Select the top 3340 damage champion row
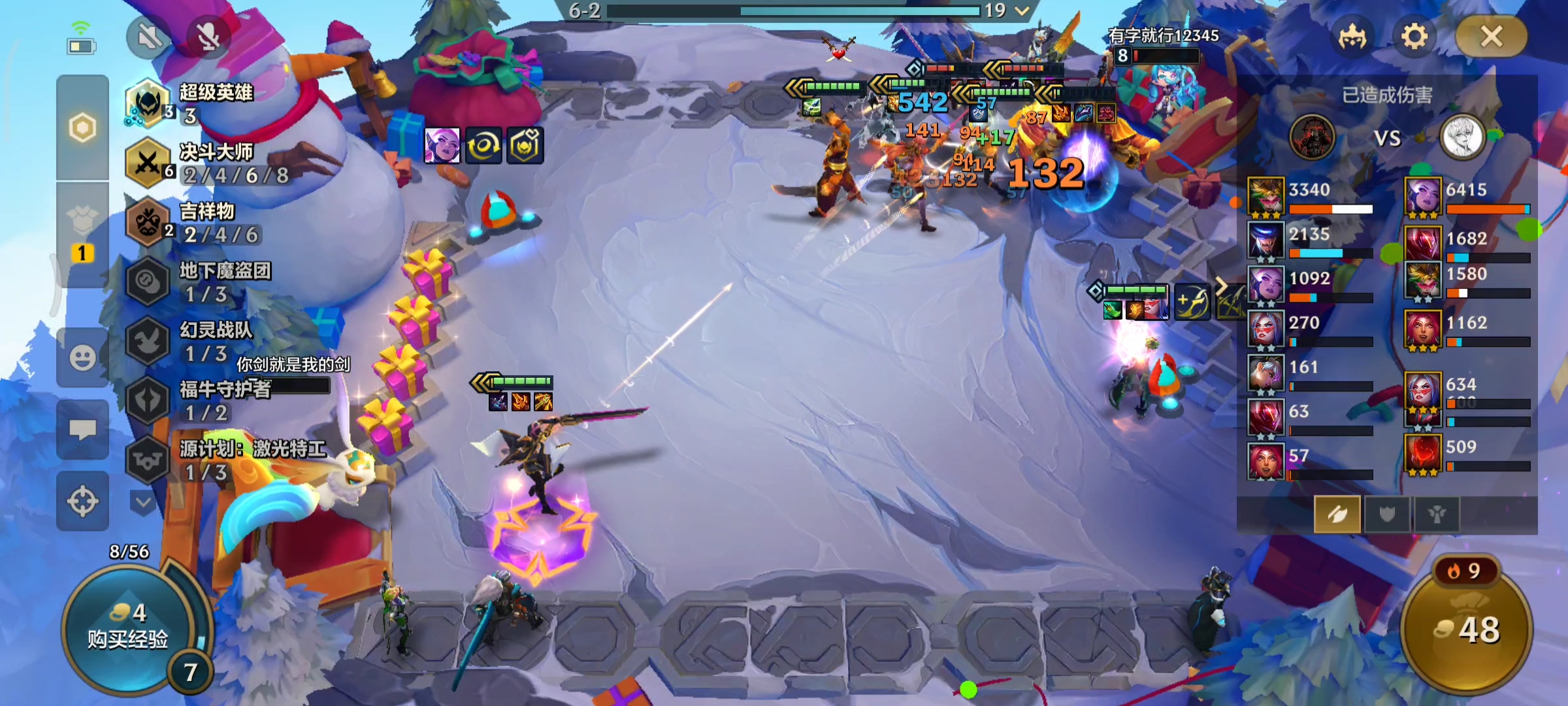Viewport: 1568px width, 706px height. point(1310,196)
